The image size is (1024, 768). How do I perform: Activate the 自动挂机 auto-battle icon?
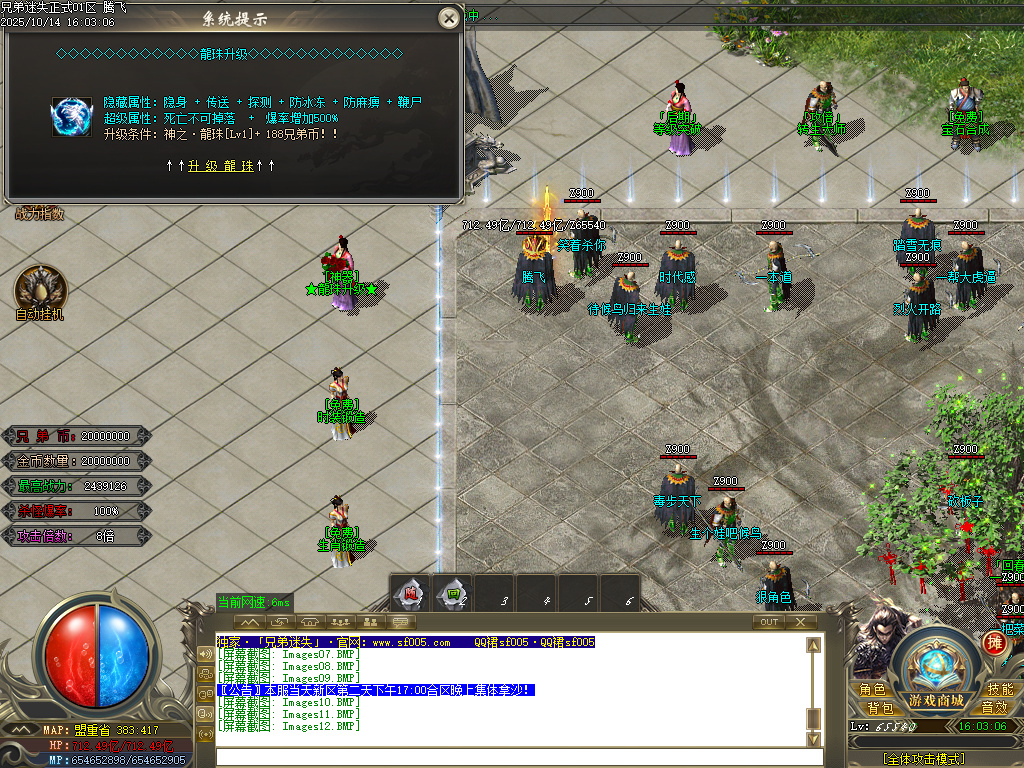point(40,288)
